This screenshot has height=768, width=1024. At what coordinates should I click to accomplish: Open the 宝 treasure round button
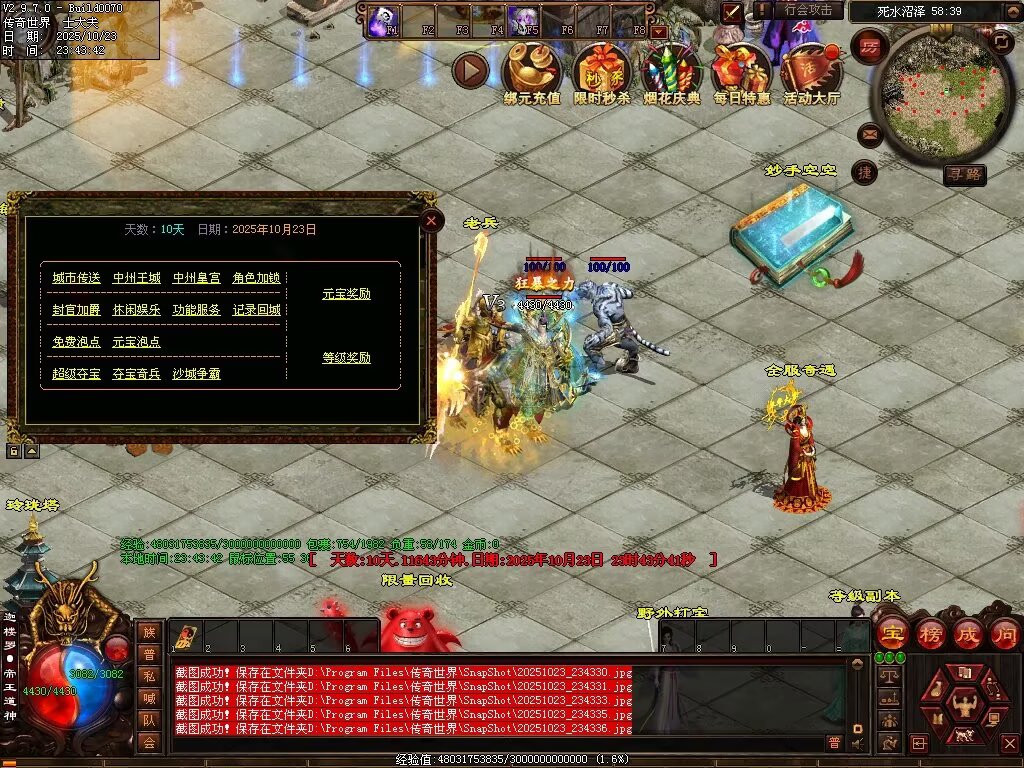pyautogui.click(x=892, y=633)
